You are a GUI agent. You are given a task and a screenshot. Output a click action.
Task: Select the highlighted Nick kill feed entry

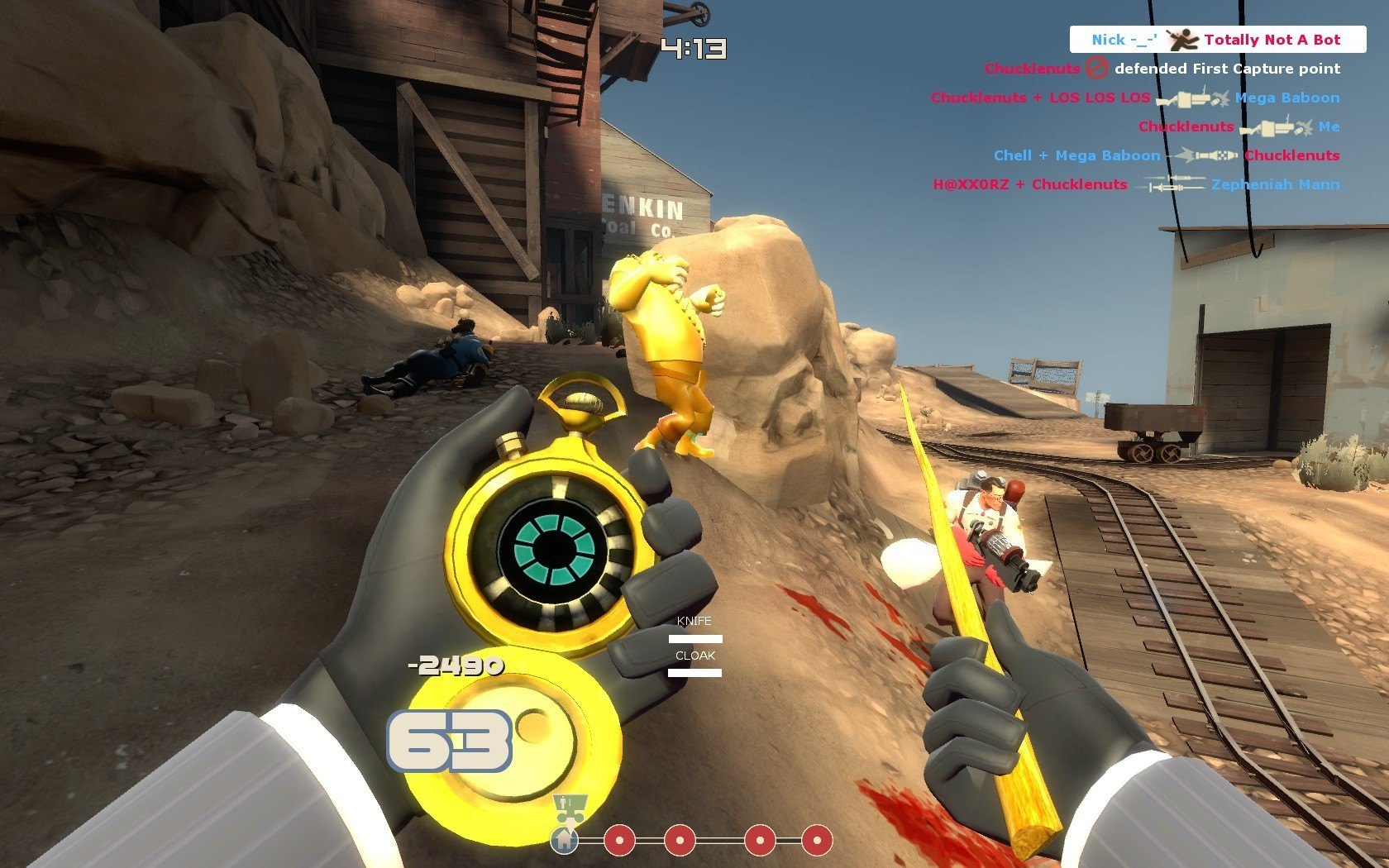[1217, 40]
